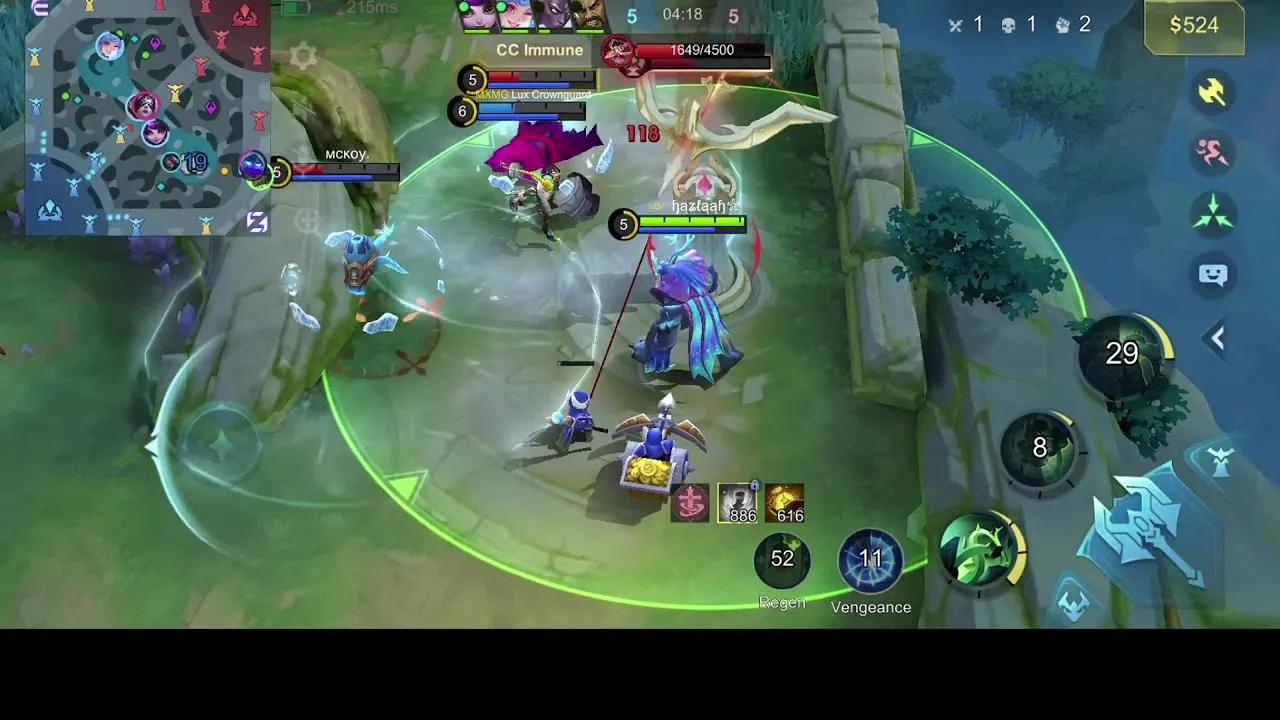Activate the green dragon ultimate skill
1280x720 pixels.
tap(982, 550)
